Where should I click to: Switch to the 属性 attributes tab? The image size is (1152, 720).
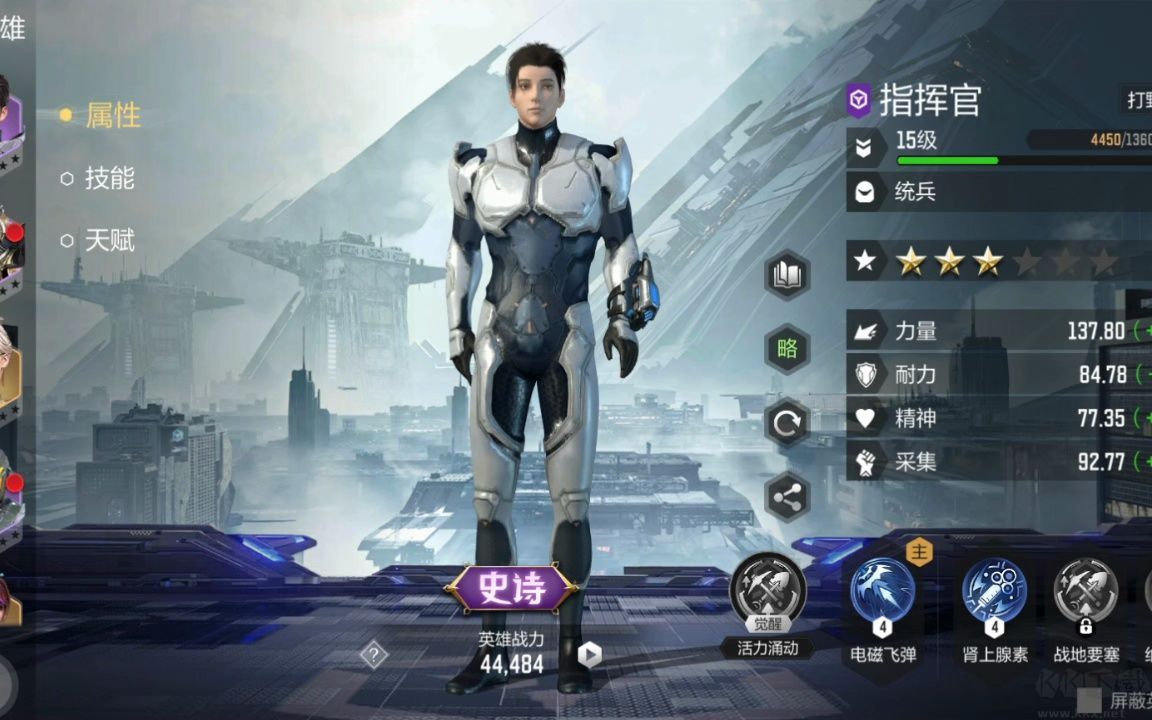point(112,116)
